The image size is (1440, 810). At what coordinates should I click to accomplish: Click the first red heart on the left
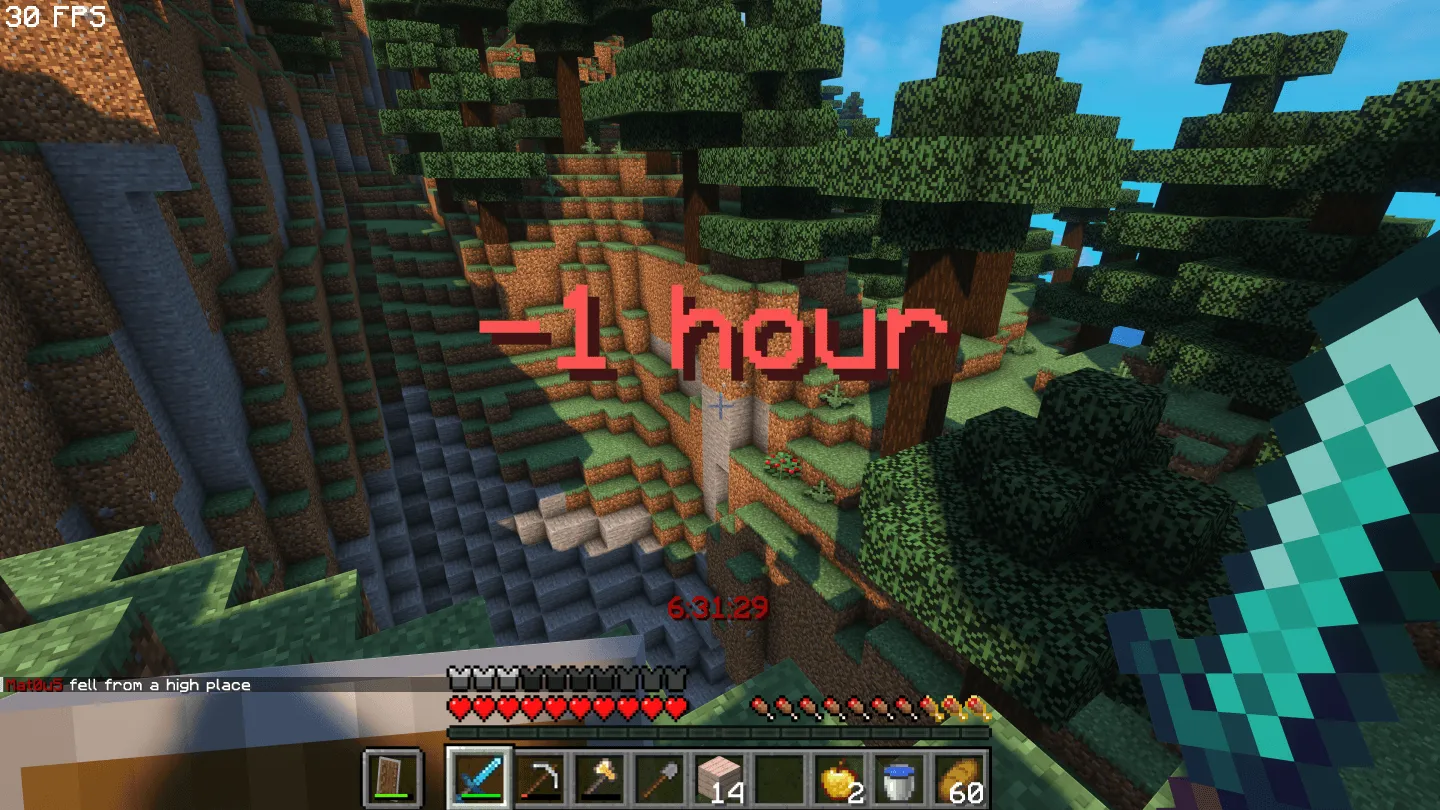click(x=459, y=705)
